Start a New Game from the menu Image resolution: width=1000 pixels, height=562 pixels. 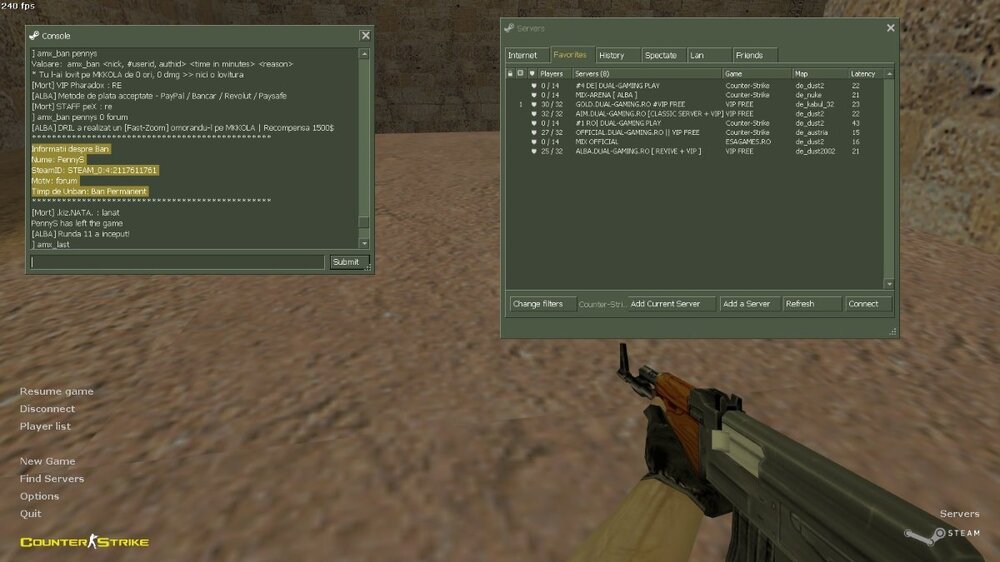(x=47, y=461)
